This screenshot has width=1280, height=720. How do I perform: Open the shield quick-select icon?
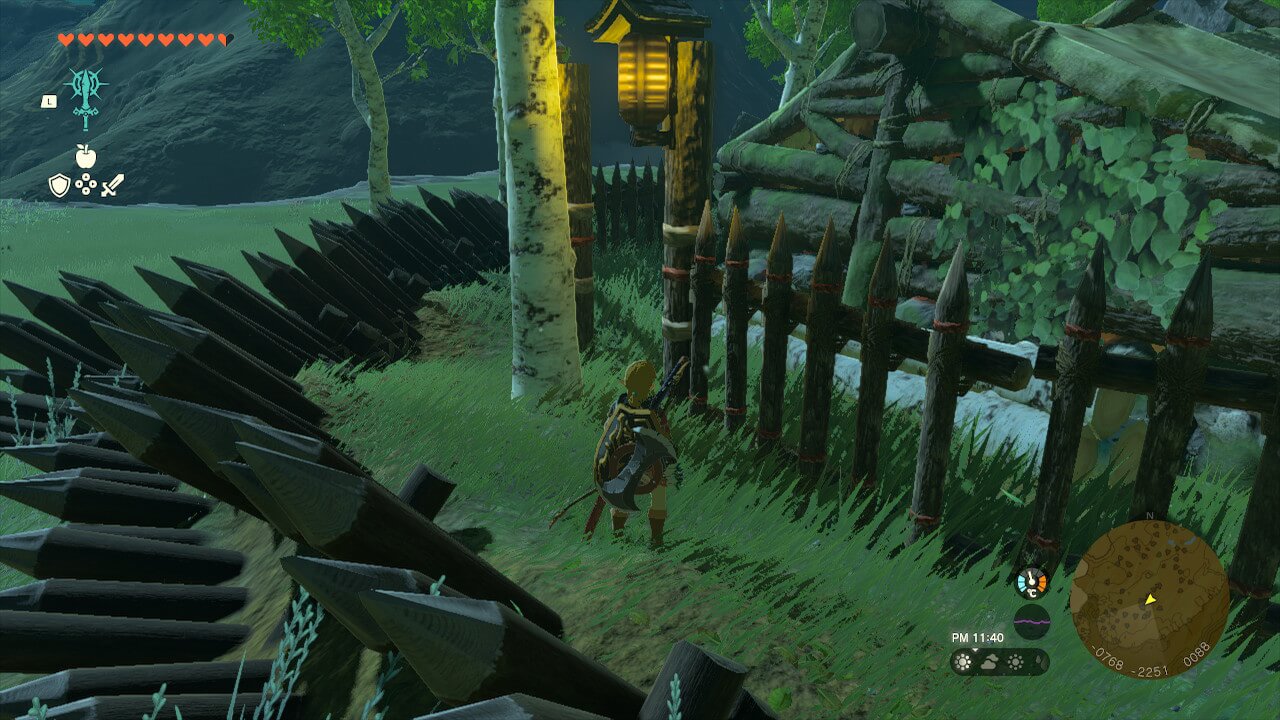pyautogui.click(x=60, y=185)
